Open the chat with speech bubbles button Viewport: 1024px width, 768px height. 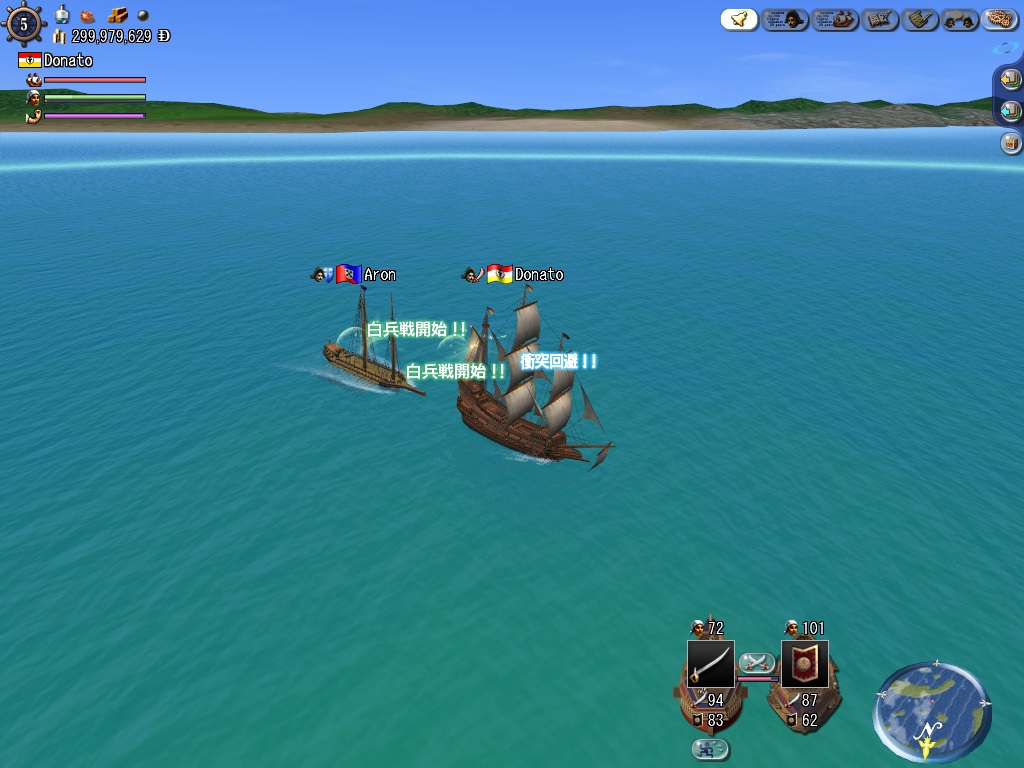point(960,19)
